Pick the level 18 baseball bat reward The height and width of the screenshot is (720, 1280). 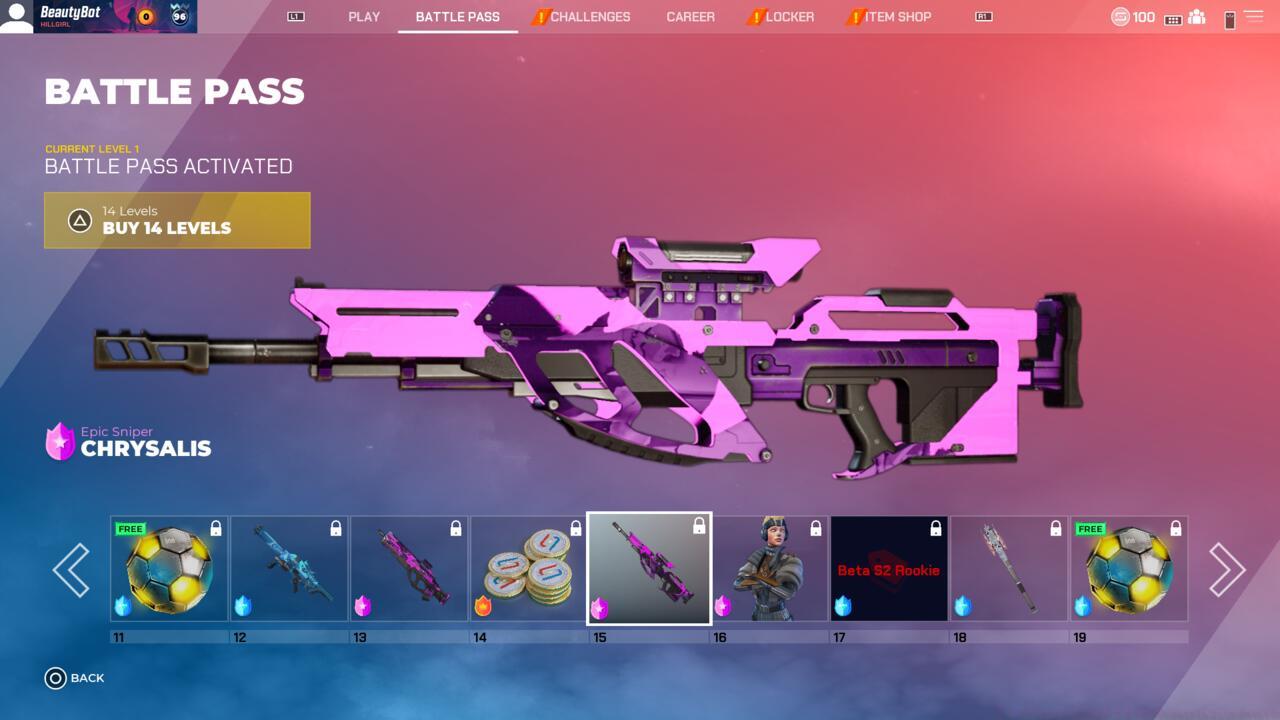point(1009,569)
